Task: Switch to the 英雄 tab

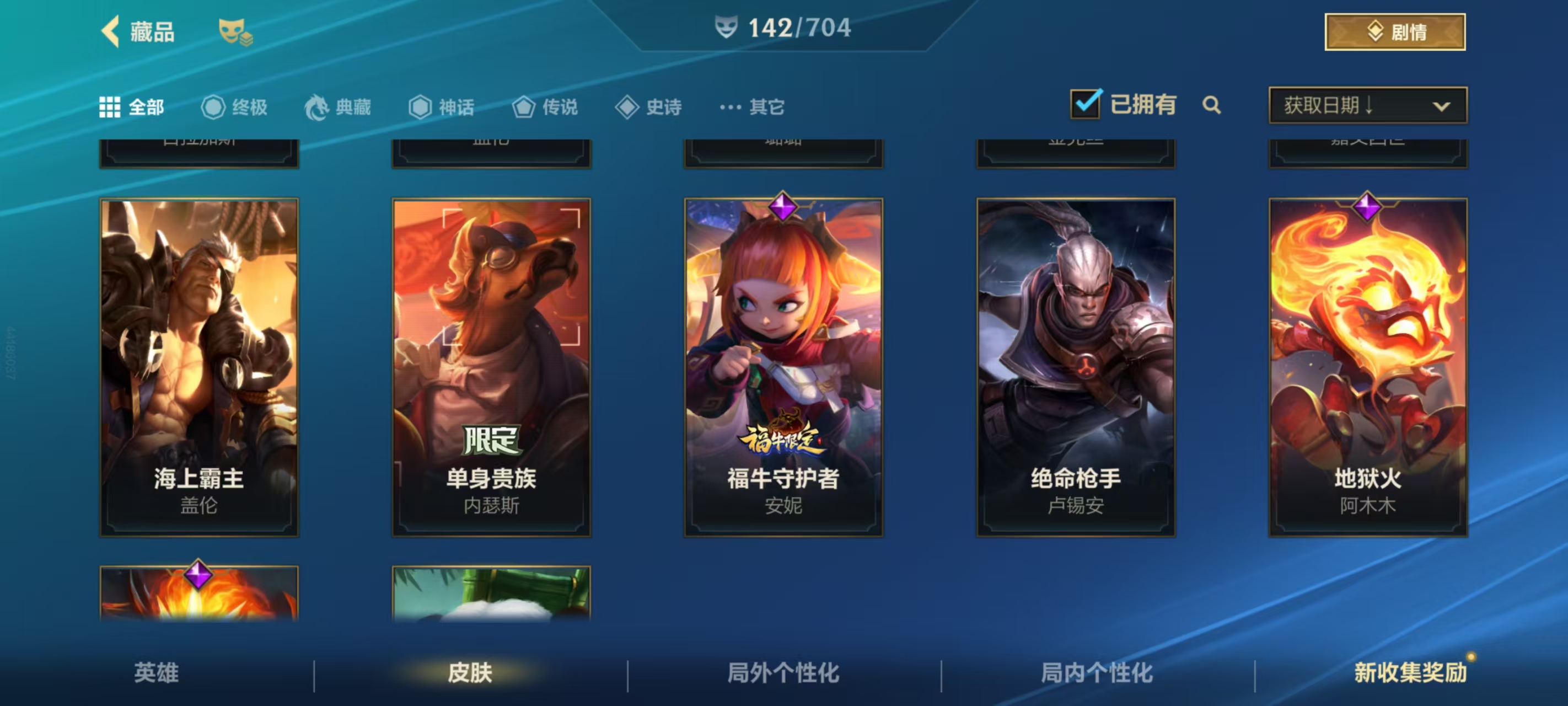Action: pyautogui.click(x=157, y=672)
